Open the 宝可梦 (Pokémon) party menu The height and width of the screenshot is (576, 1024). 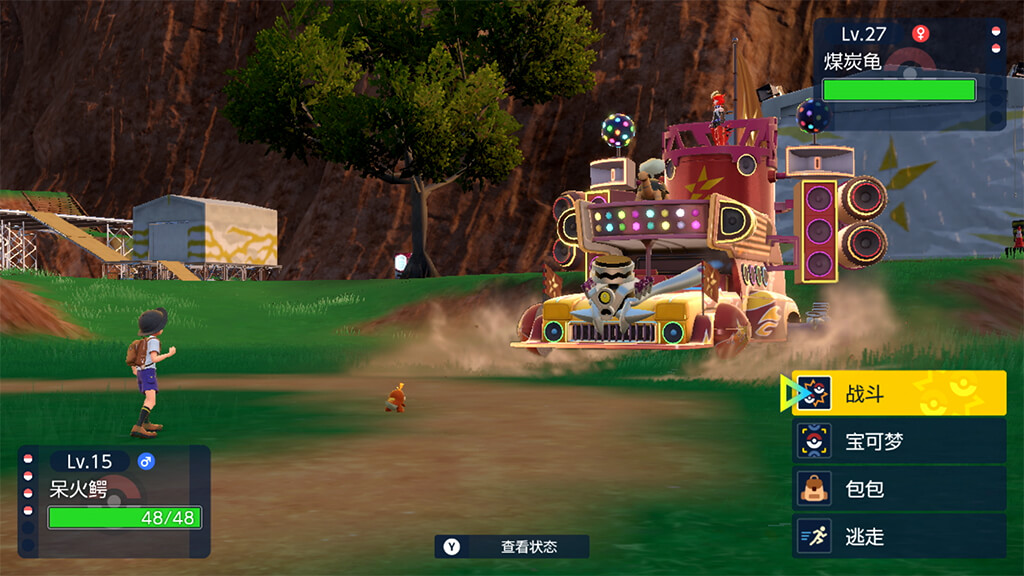click(899, 441)
